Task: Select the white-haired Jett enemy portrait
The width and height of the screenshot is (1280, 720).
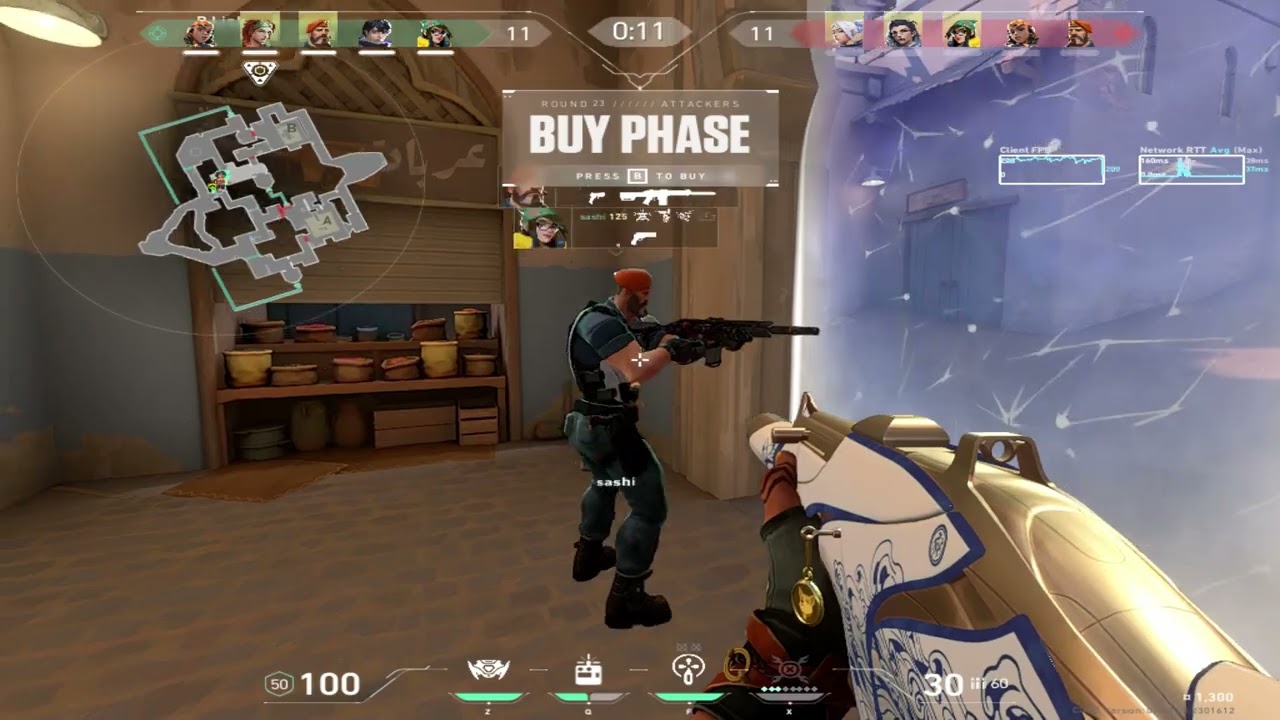Action: pyautogui.click(x=845, y=32)
